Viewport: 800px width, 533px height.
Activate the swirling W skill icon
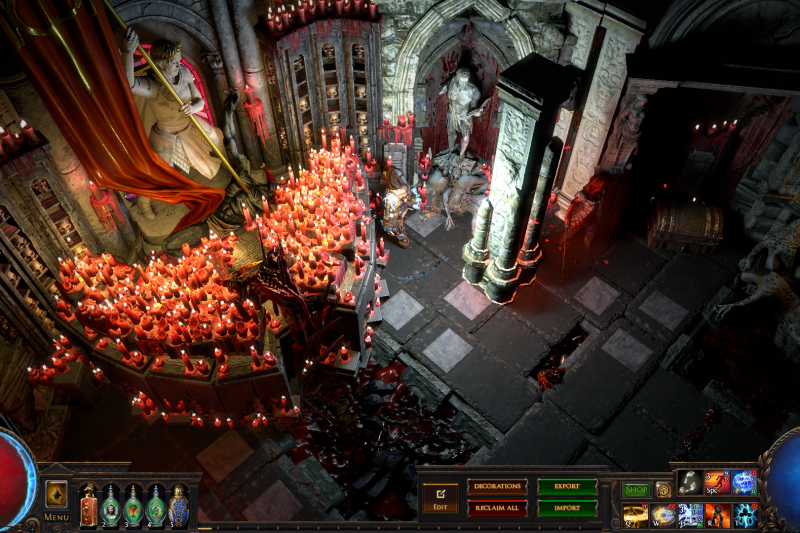(x=663, y=515)
